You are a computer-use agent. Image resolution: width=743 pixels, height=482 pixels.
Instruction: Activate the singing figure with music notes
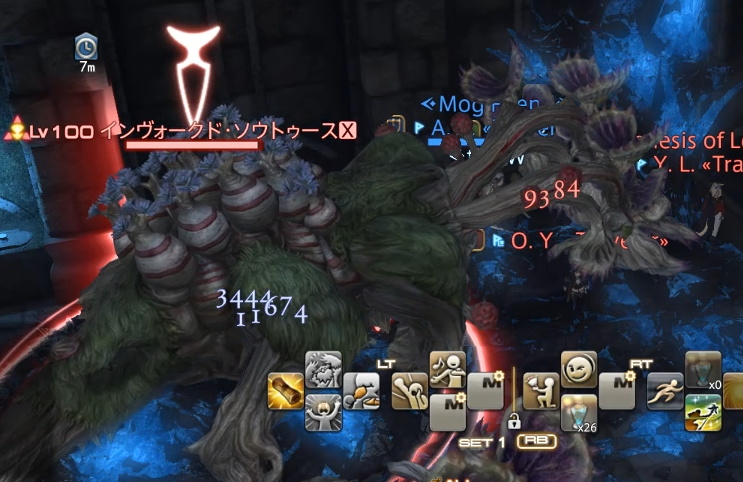[x=446, y=370]
